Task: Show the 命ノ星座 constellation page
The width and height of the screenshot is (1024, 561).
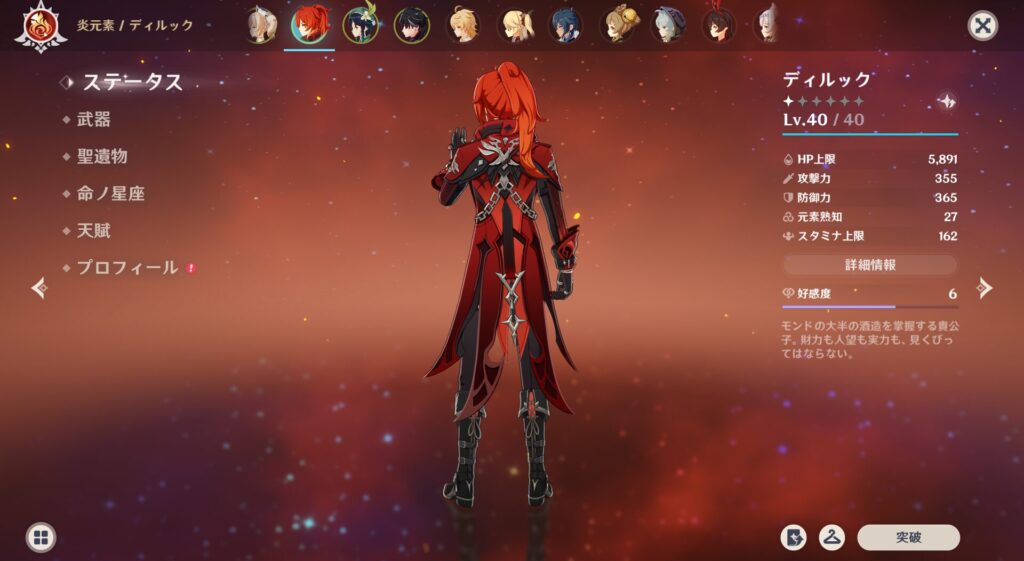Action: point(110,193)
